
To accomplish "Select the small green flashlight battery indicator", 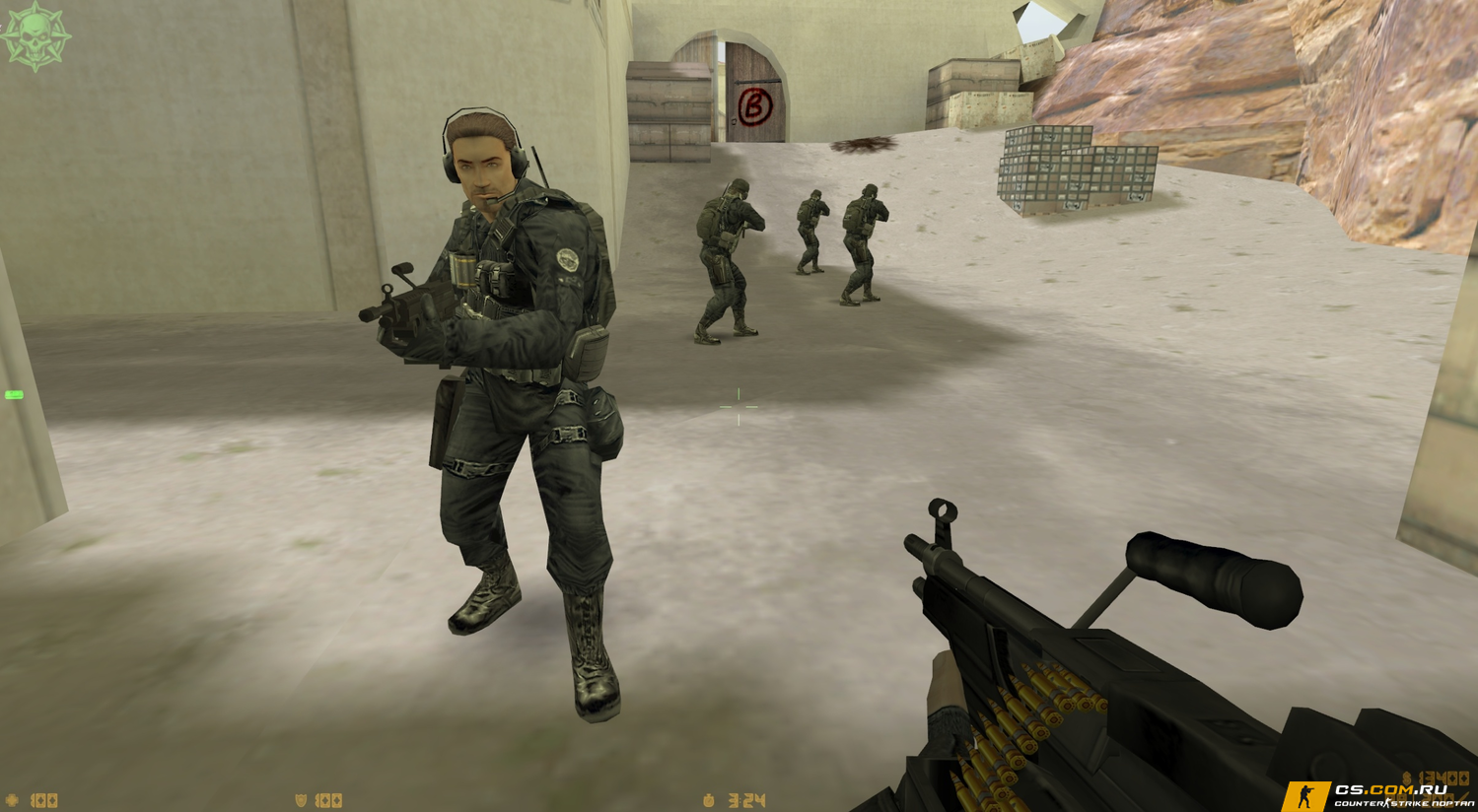I will pyautogui.click(x=14, y=395).
